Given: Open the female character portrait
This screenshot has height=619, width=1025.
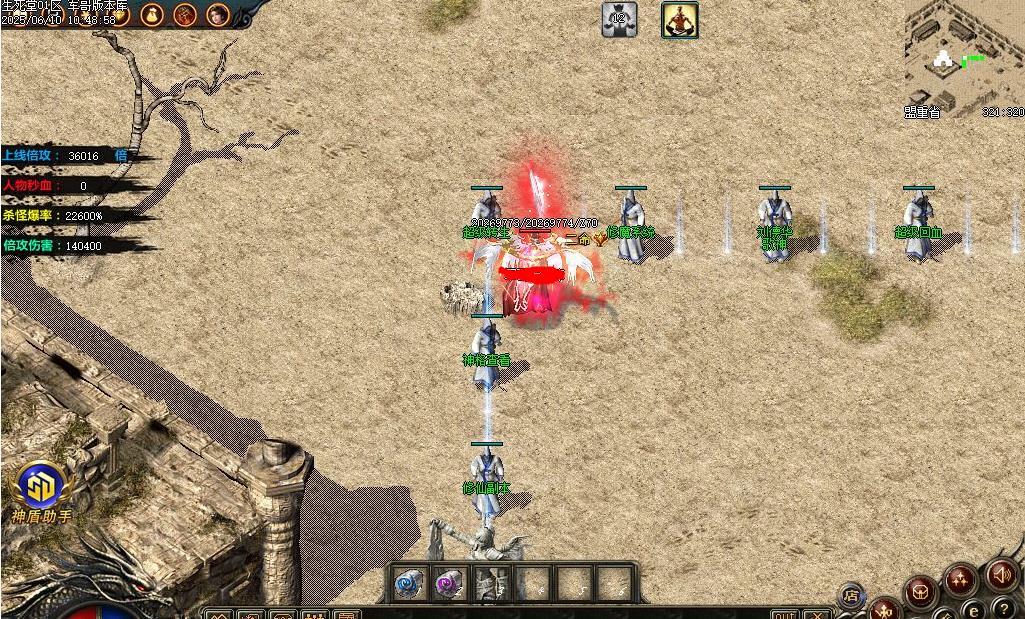Looking at the screenshot, I should [x=217, y=14].
